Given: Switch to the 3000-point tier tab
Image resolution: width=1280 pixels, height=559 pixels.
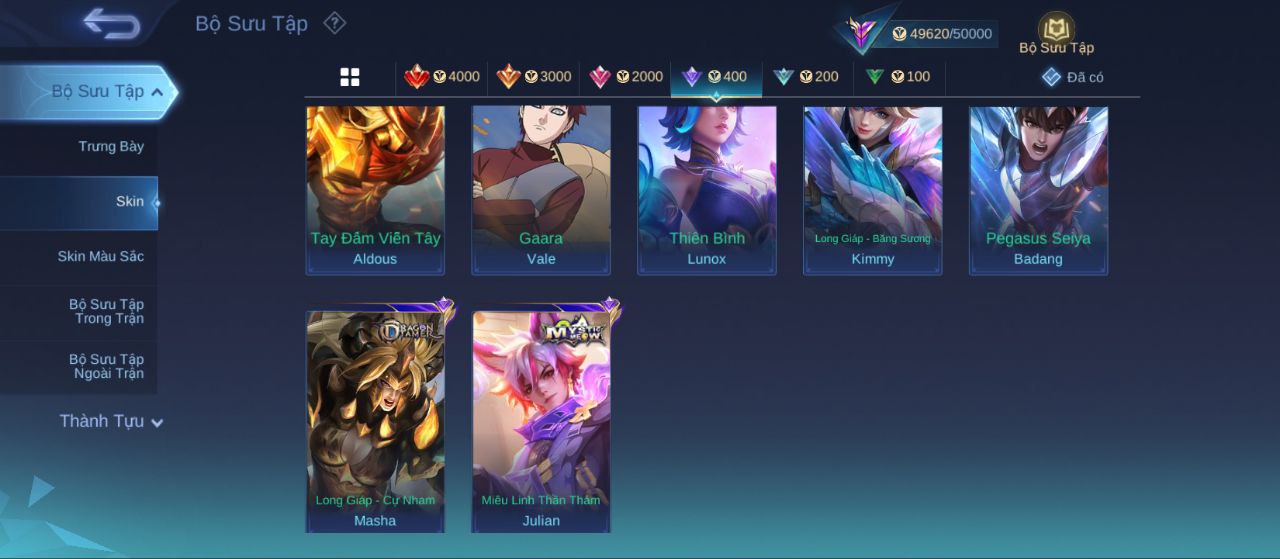Looking at the screenshot, I should pos(534,77).
